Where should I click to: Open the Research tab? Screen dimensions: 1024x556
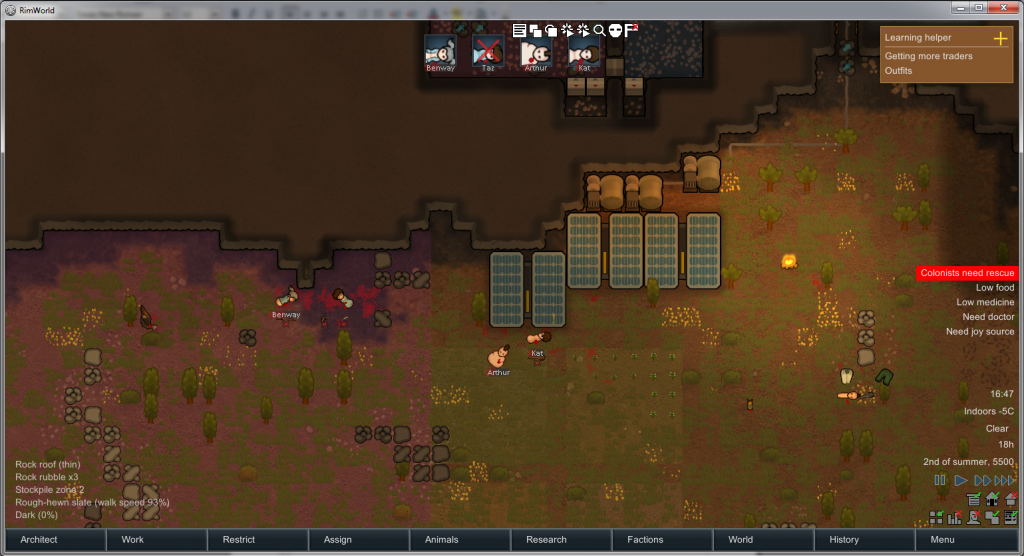click(x=561, y=540)
